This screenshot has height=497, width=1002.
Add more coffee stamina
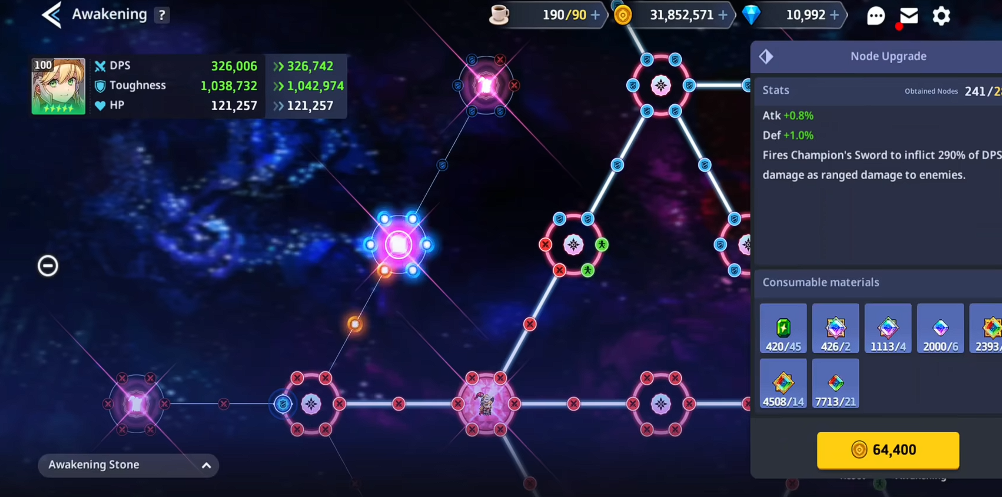596,15
